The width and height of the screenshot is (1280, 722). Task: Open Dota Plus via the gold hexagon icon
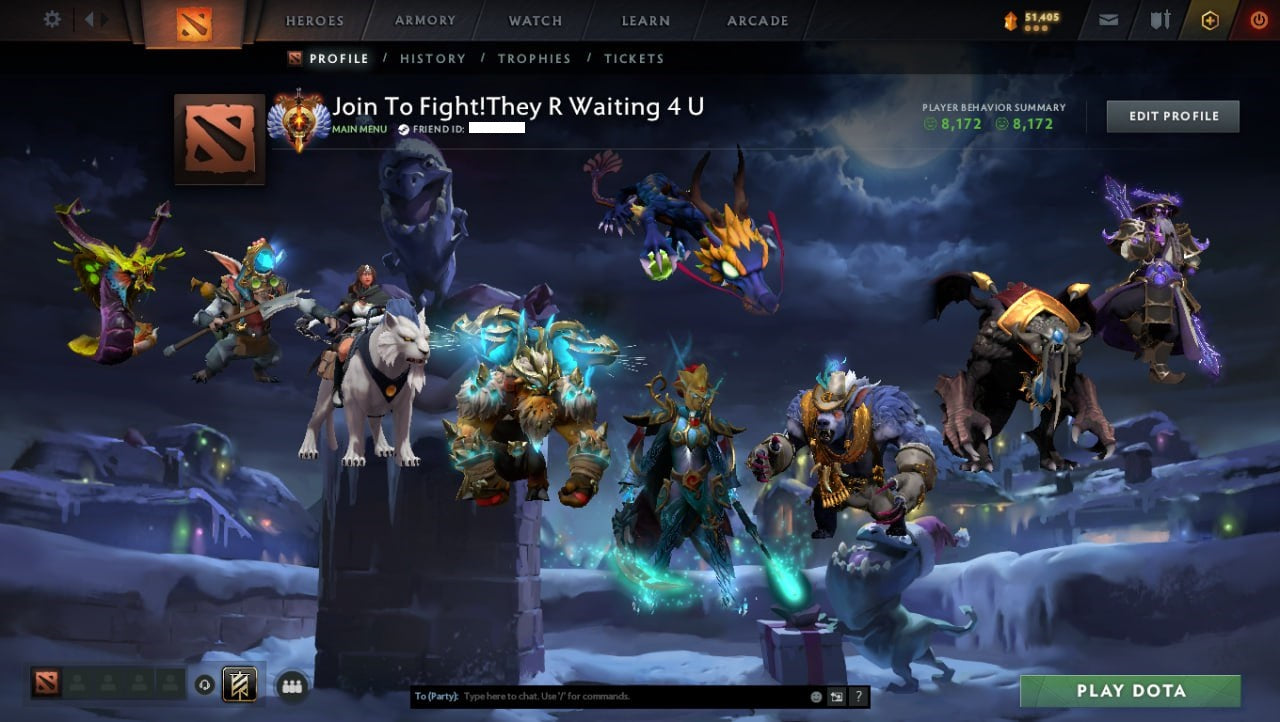(x=1210, y=19)
